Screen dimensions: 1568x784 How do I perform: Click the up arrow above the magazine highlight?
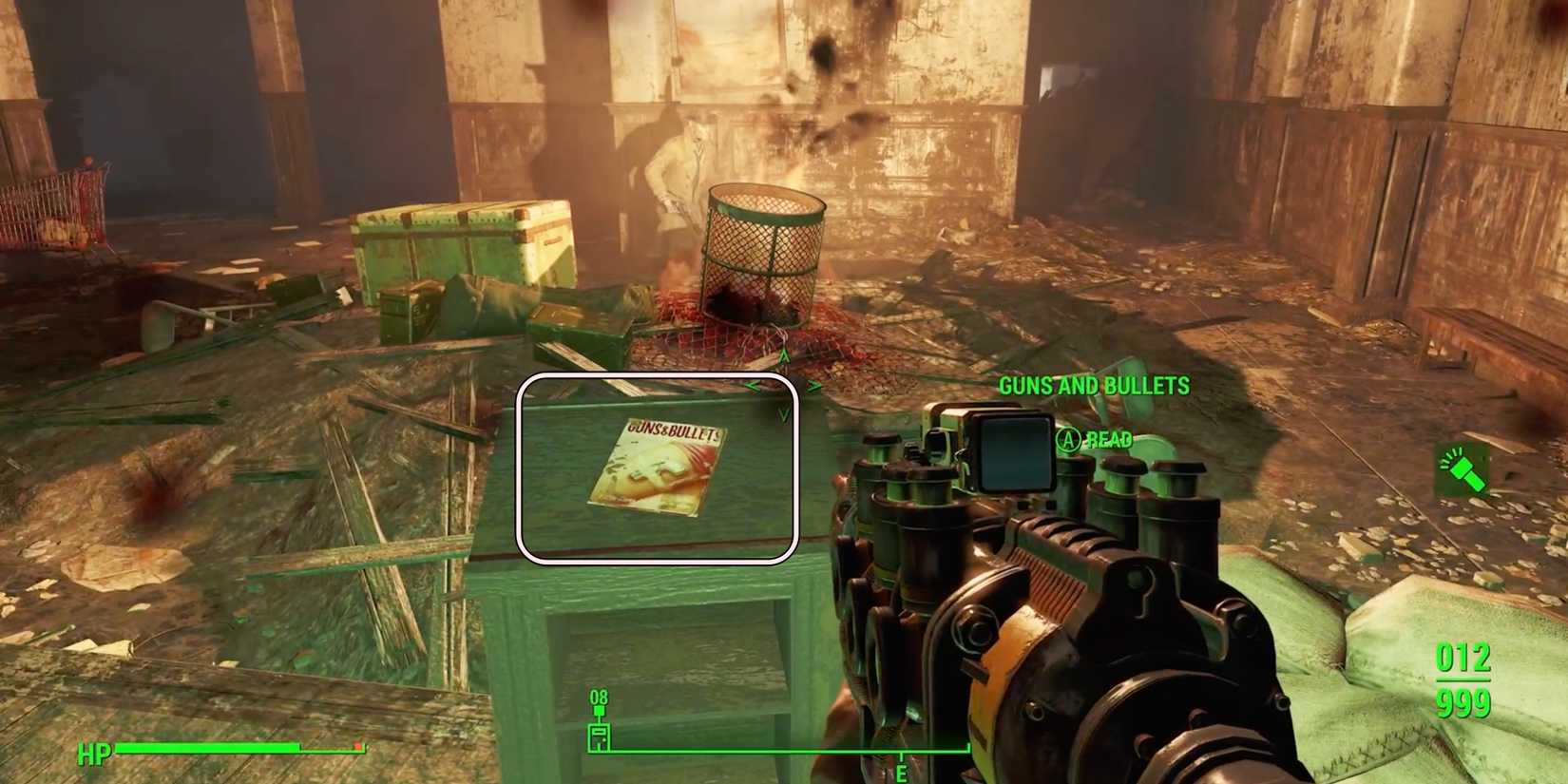pos(784,354)
